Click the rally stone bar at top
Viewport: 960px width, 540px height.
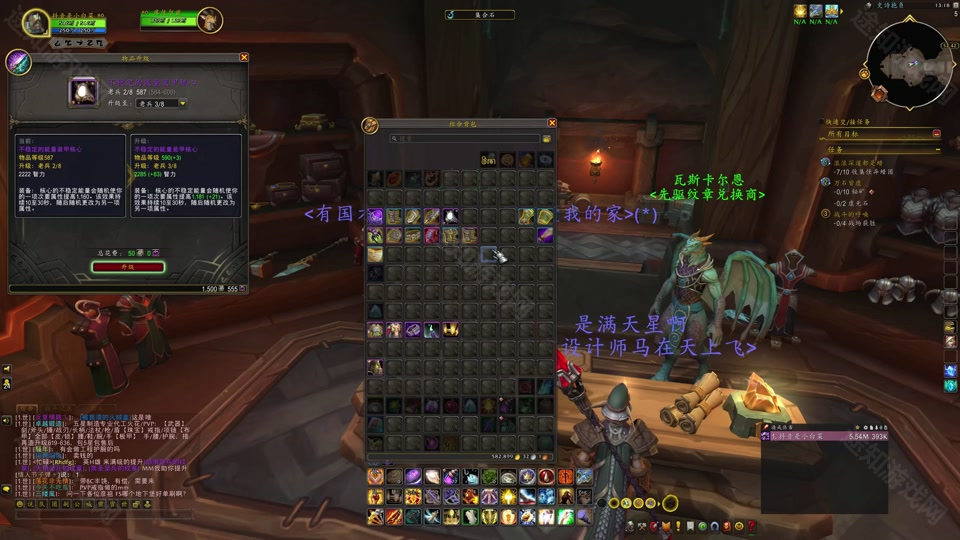tap(479, 15)
